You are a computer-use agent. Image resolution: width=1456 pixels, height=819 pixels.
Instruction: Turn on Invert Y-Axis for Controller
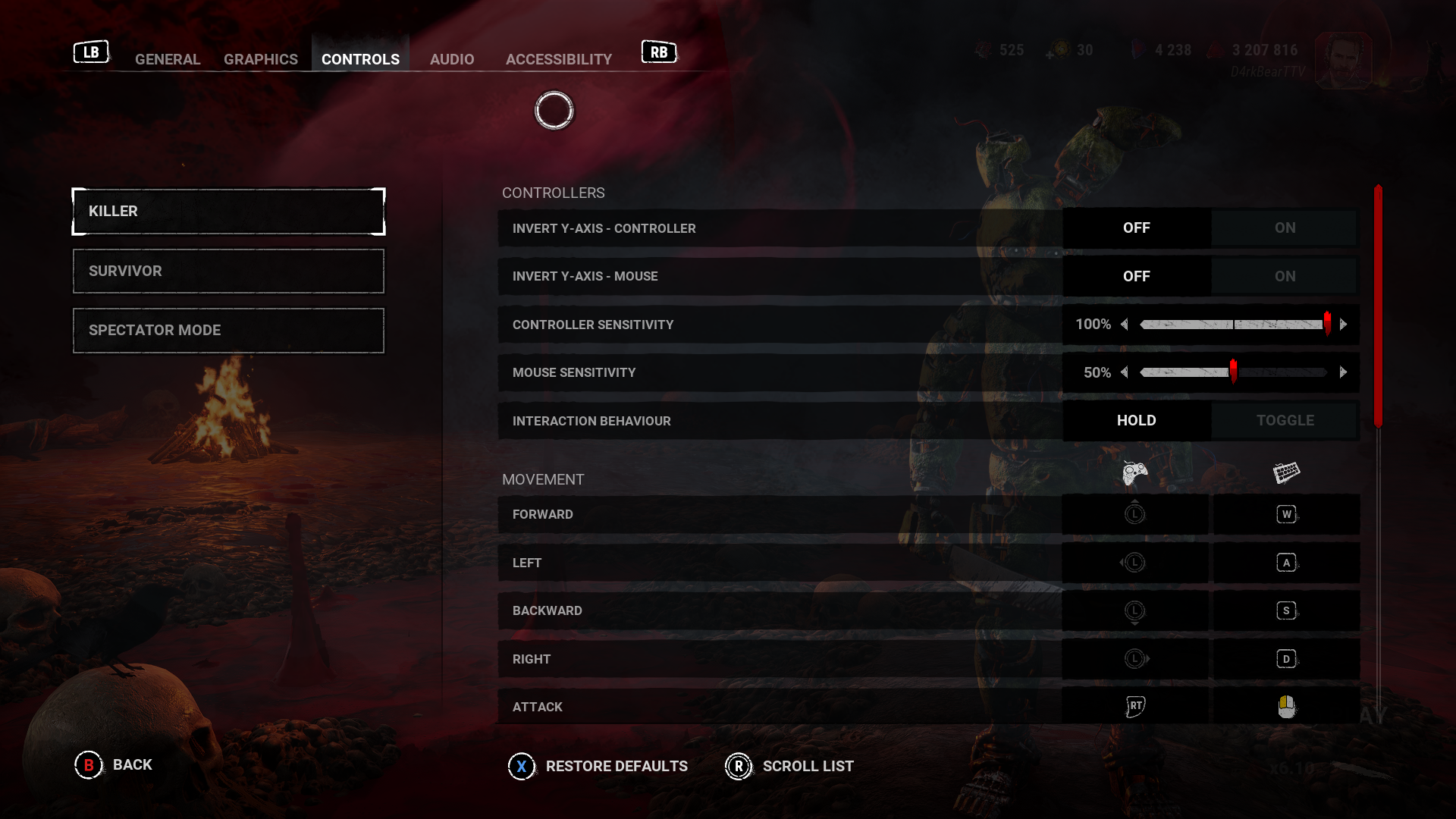[1285, 228]
